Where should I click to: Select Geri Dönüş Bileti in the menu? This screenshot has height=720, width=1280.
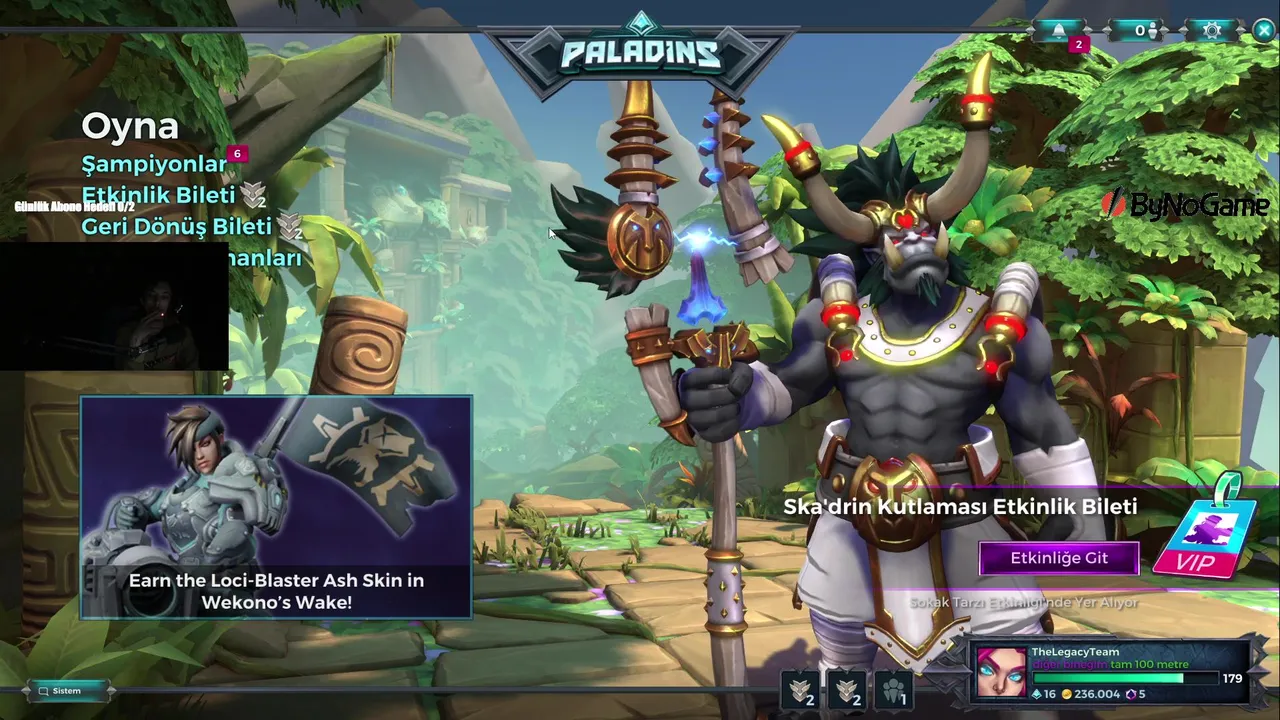pos(176,226)
